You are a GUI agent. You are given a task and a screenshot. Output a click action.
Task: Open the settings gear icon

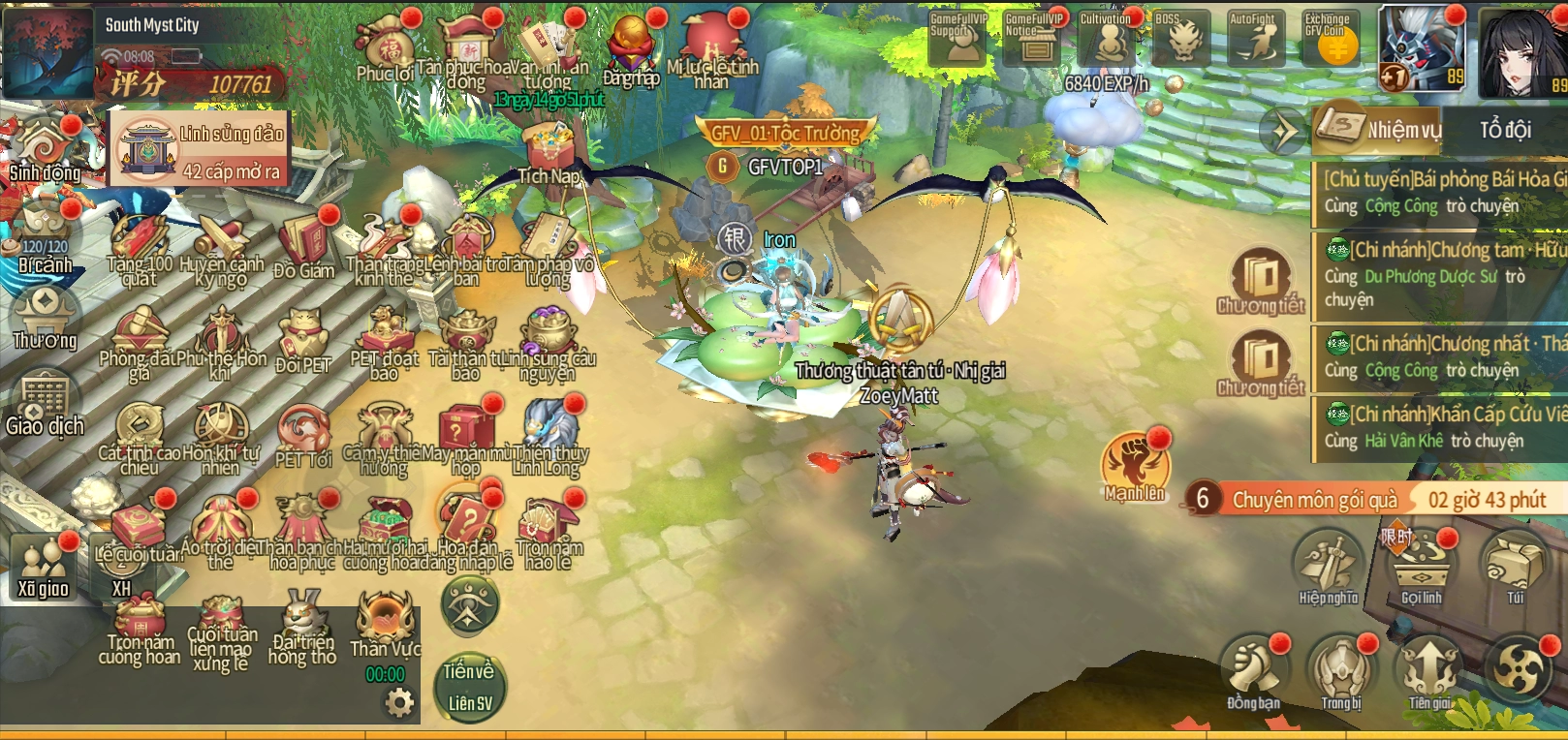click(399, 701)
